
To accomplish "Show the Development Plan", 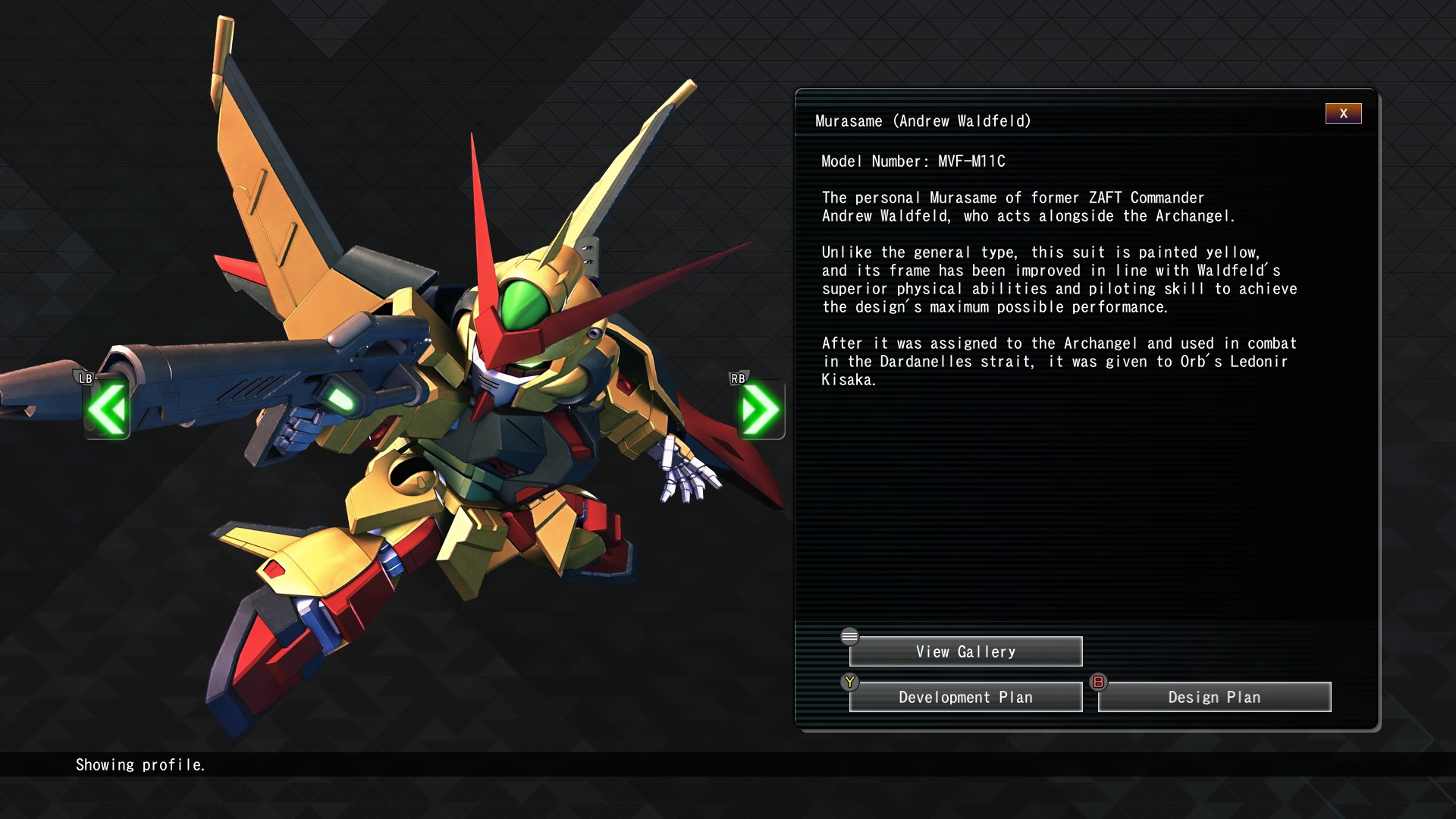I will (x=965, y=698).
